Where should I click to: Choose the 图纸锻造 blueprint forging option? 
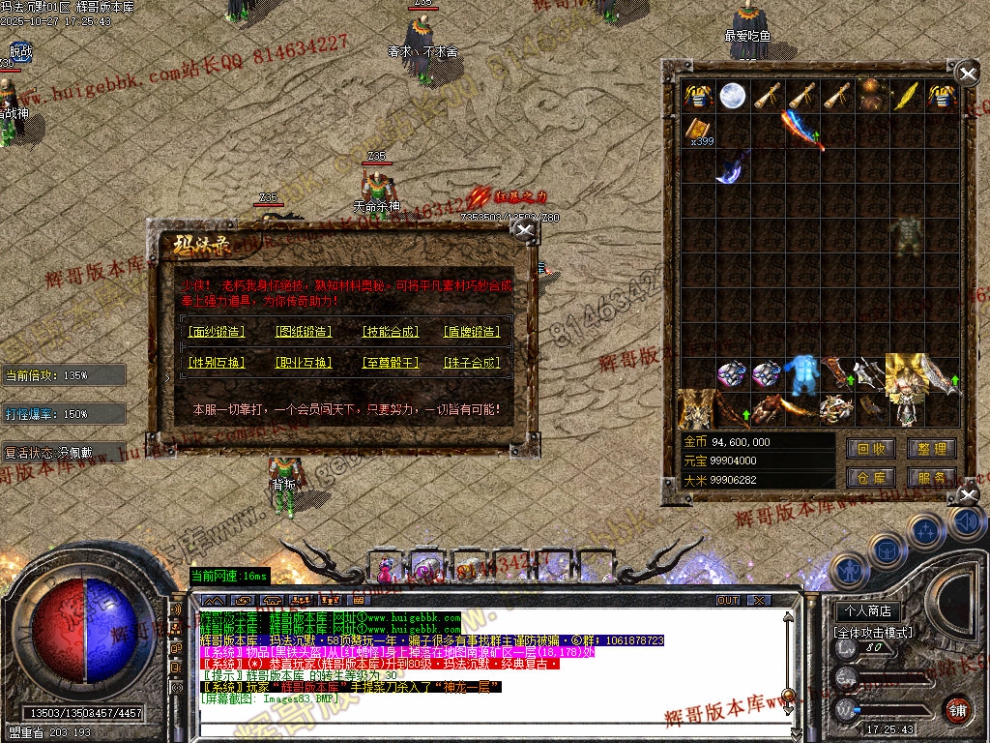coord(303,332)
